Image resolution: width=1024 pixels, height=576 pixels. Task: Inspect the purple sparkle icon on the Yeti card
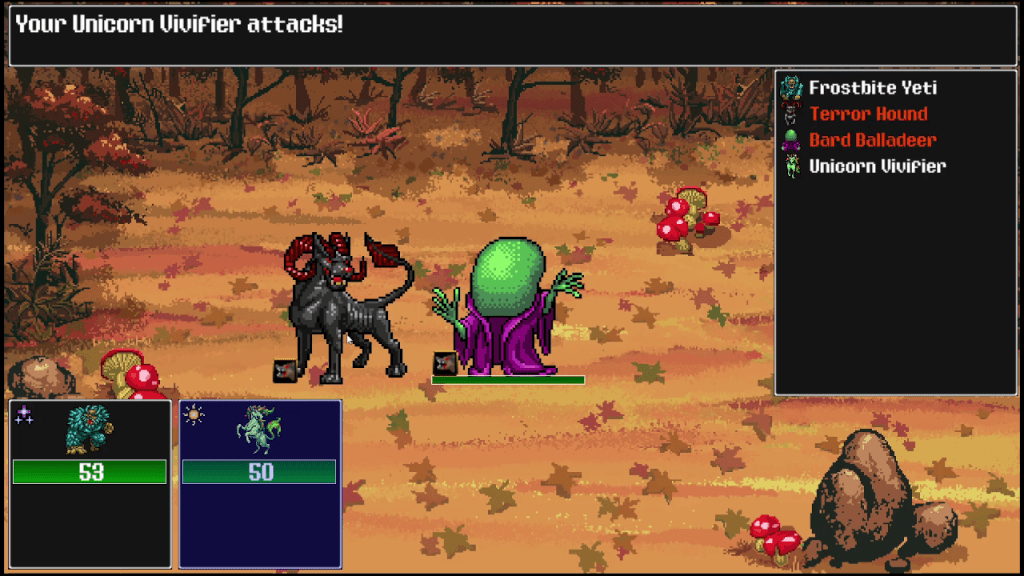(24, 415)
